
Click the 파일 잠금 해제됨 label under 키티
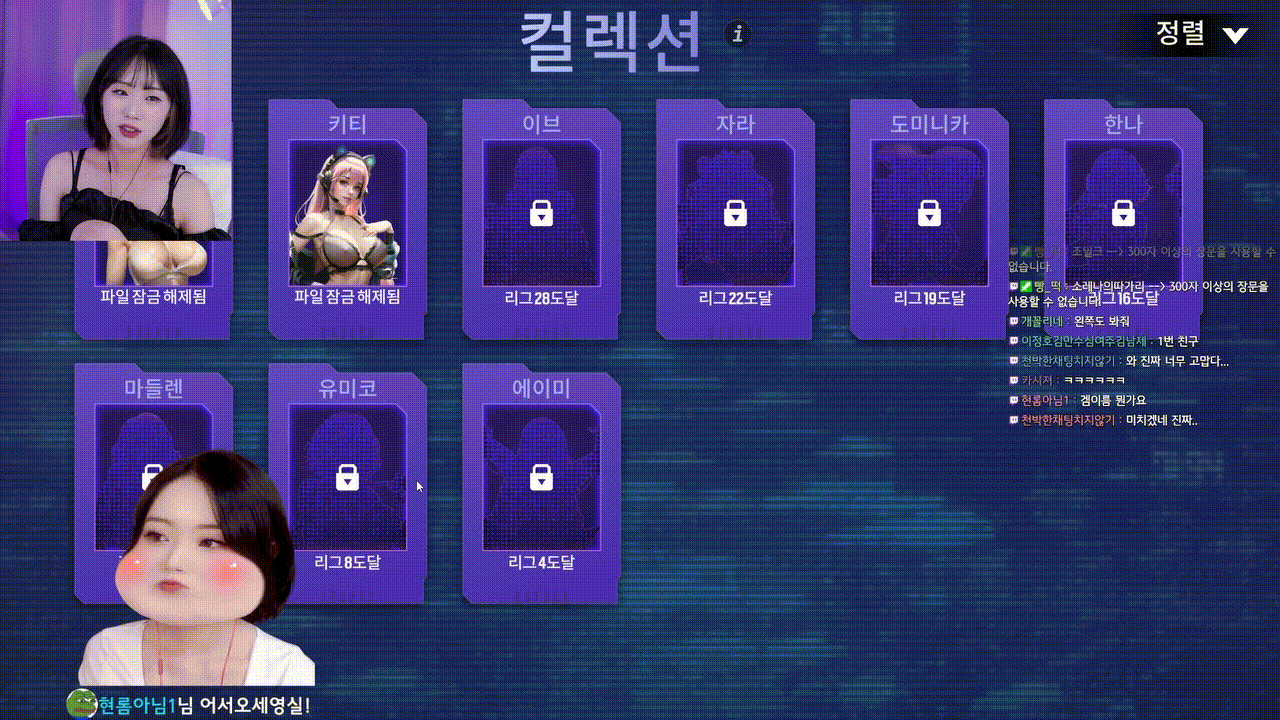[347, 298]
